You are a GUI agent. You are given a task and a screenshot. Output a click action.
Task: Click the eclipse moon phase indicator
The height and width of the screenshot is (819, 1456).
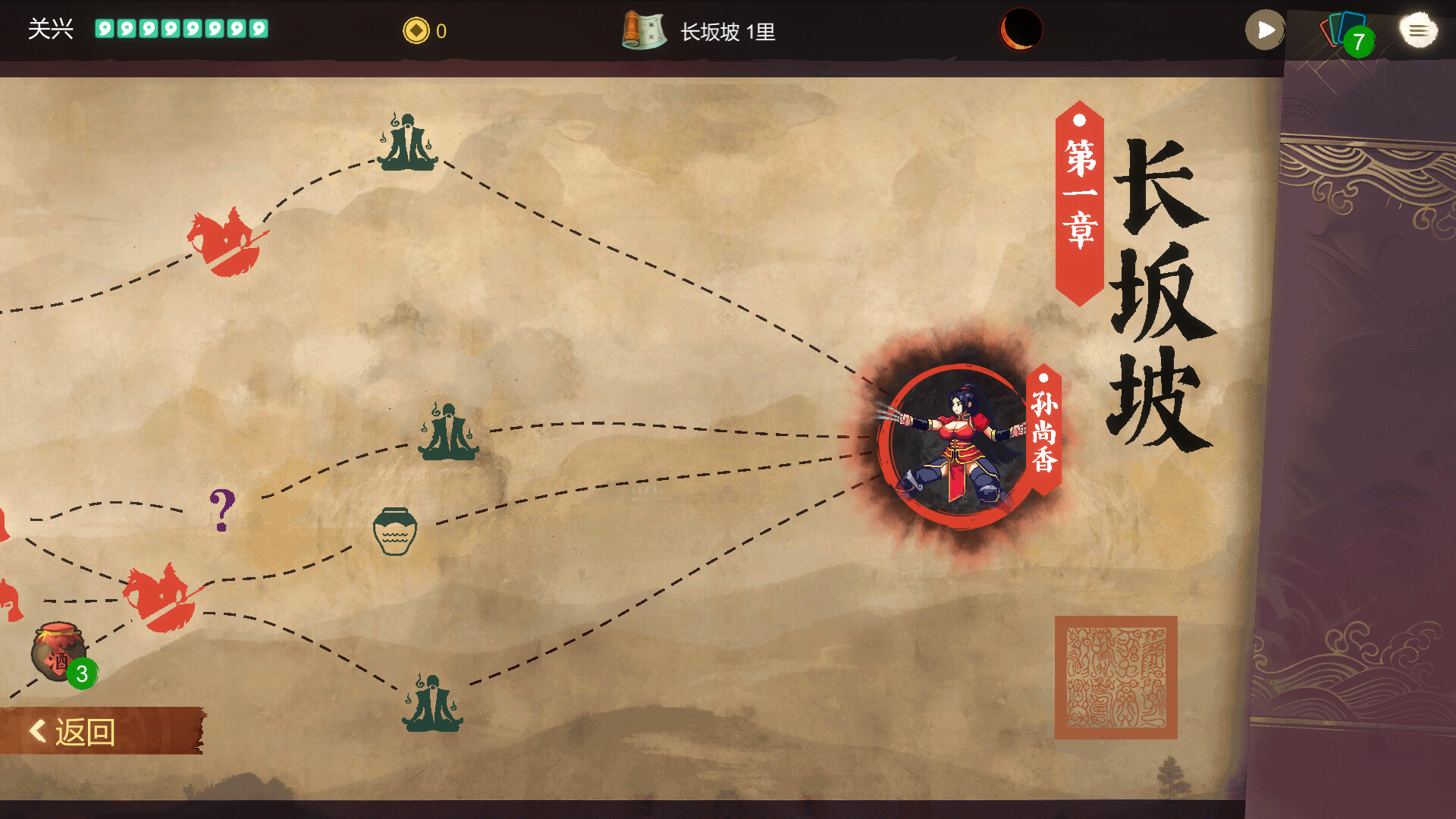coord(1020,30)
